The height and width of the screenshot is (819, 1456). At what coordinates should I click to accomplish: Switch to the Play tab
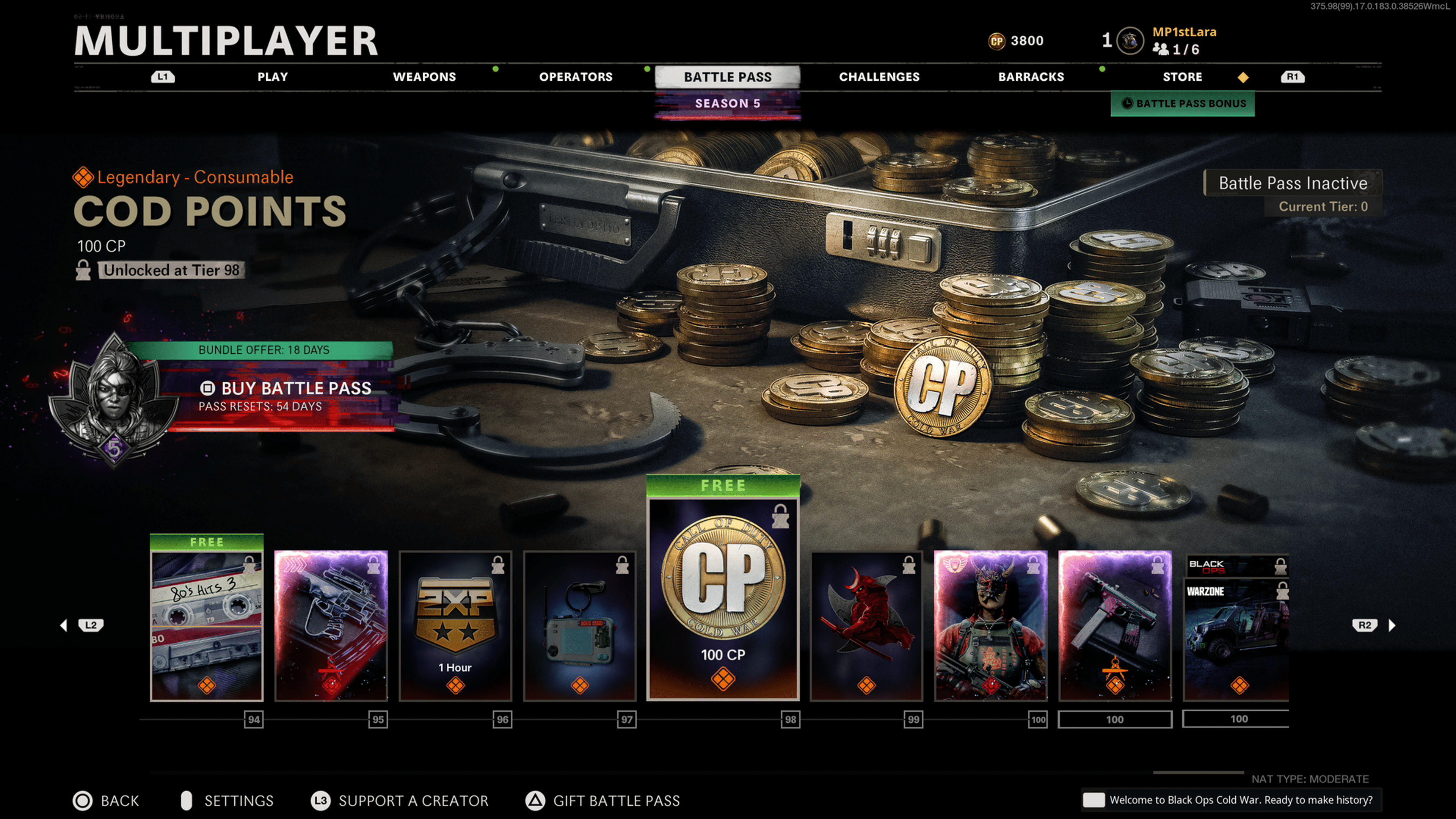point(273,77)
